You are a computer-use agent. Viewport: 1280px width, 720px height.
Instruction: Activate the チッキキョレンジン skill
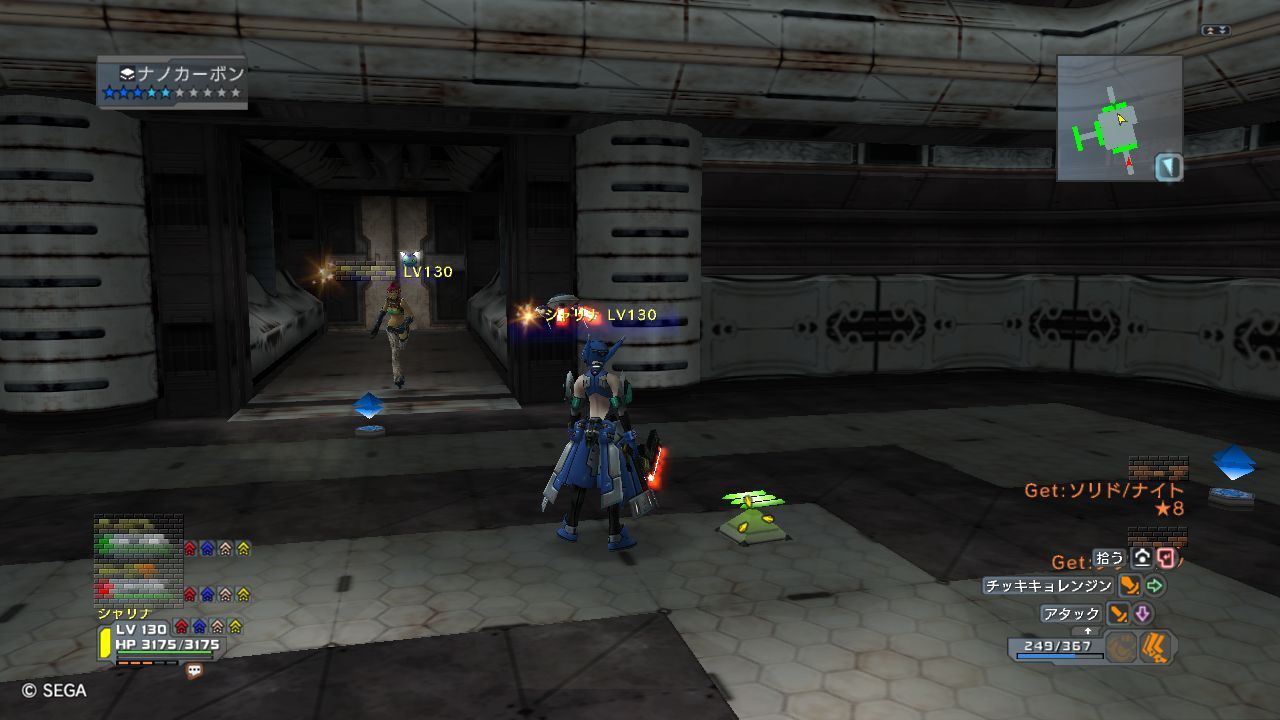1048,586
